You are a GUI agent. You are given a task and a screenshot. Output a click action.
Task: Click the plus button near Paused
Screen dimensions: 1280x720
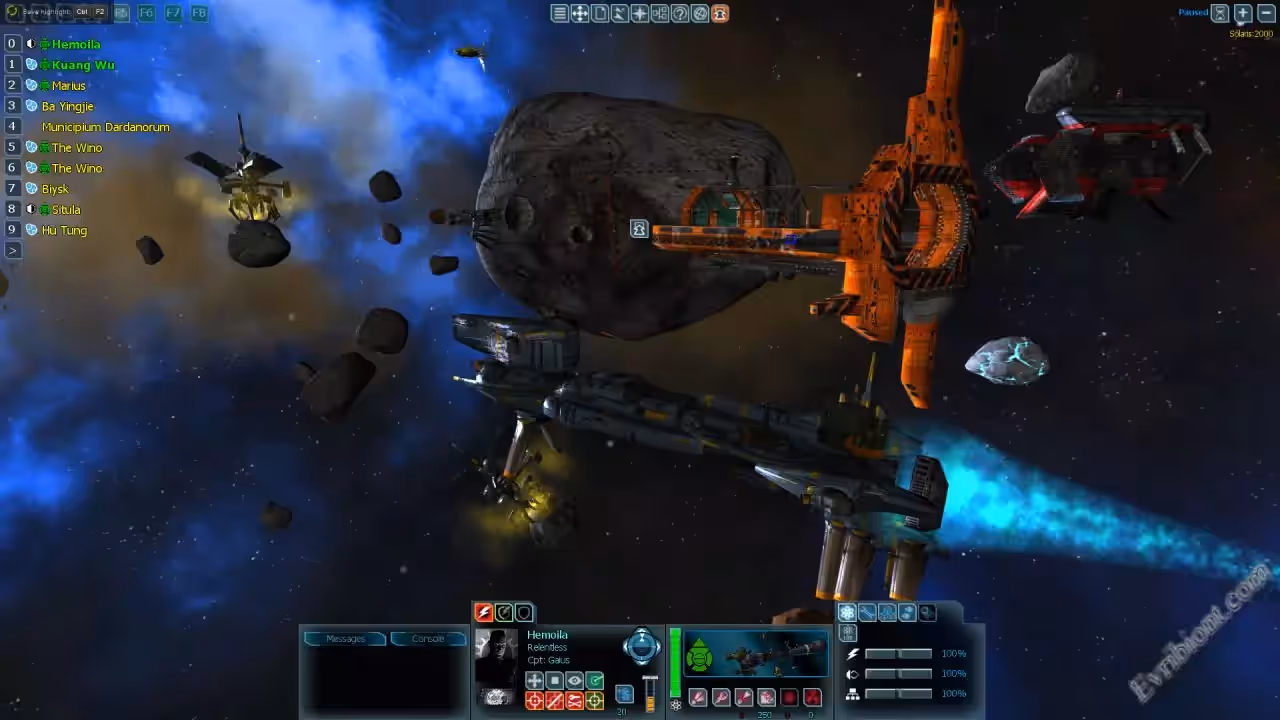tap(1242, 13)
